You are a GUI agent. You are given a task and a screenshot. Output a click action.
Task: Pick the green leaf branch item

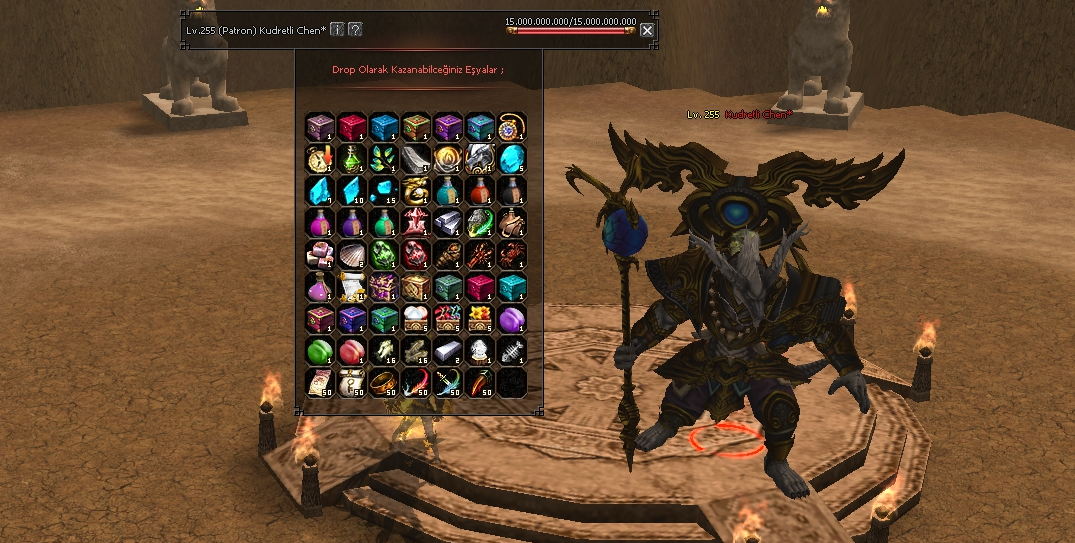(x=383, y=158)
